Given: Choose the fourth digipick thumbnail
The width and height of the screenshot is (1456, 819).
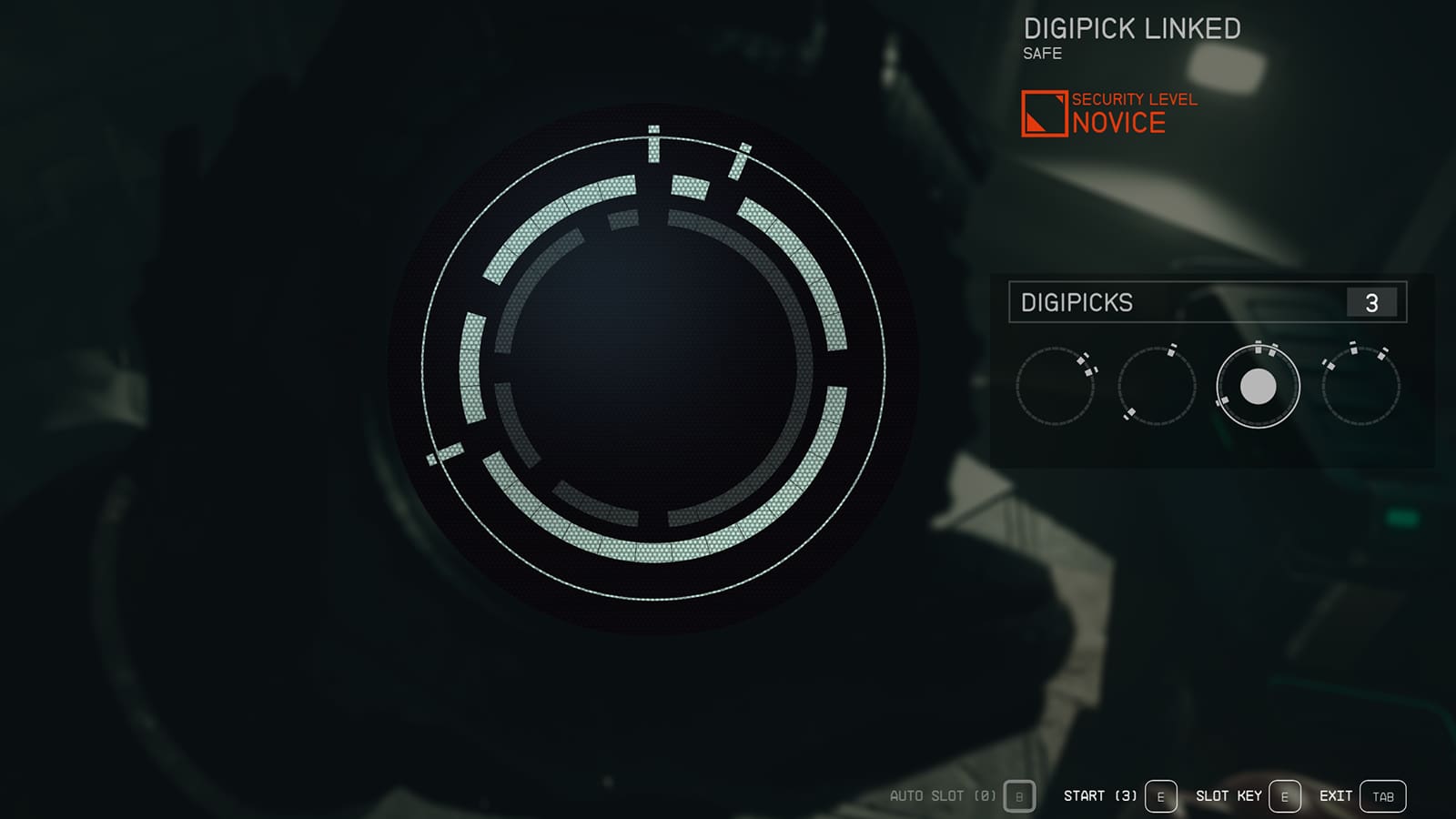Looking at the screenshot, I should coord(1360,386).
